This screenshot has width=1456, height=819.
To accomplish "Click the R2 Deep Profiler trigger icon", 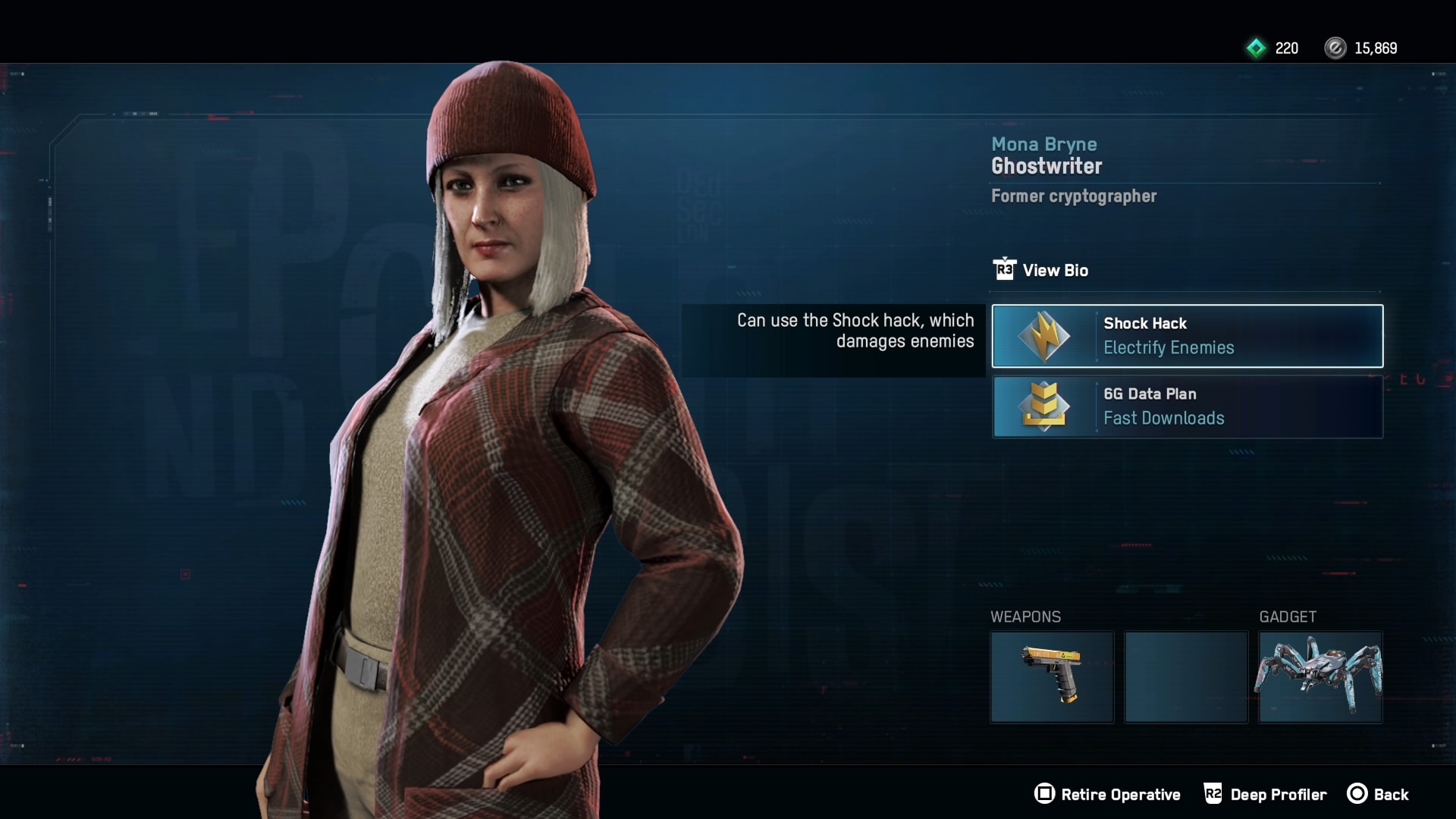I will point(1213,794).
